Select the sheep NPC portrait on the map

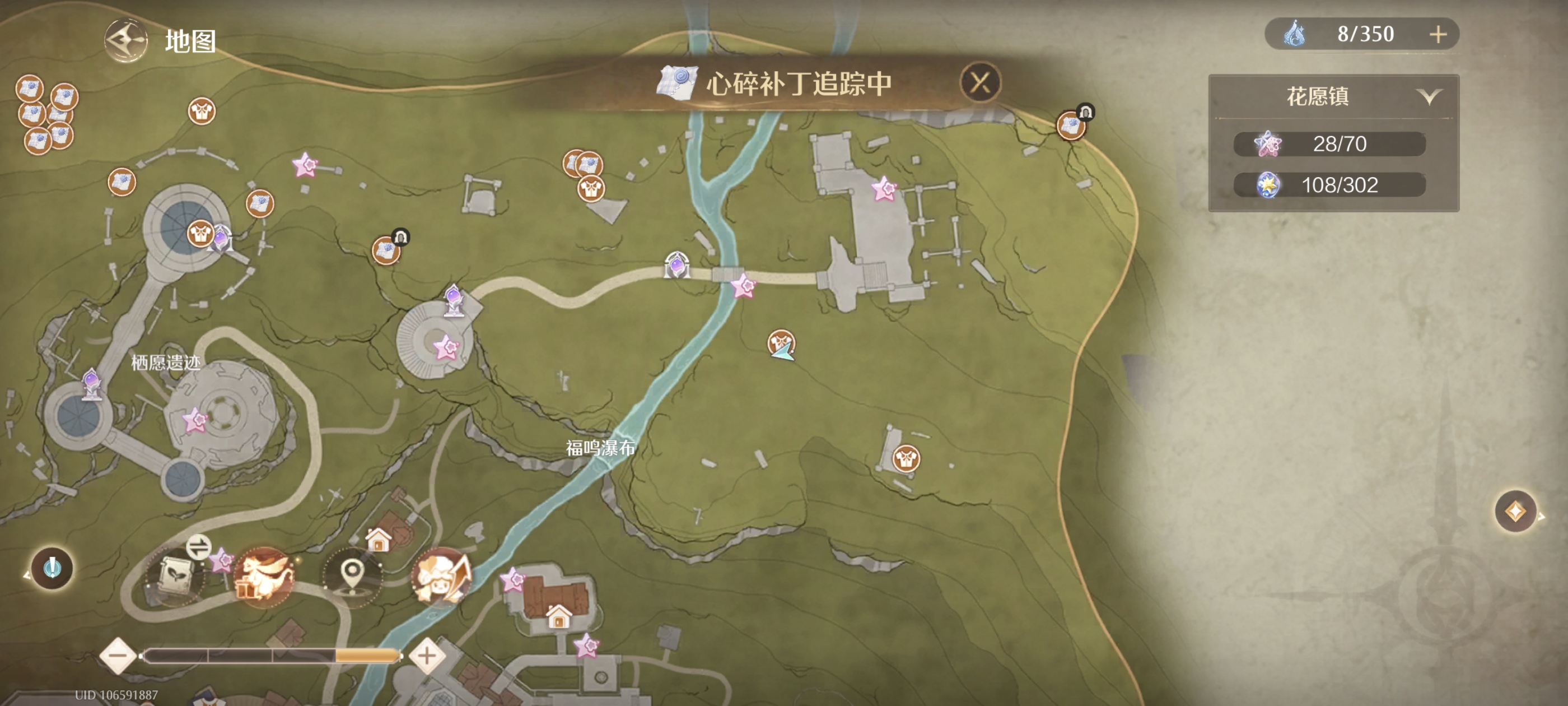tap(442, 579)
